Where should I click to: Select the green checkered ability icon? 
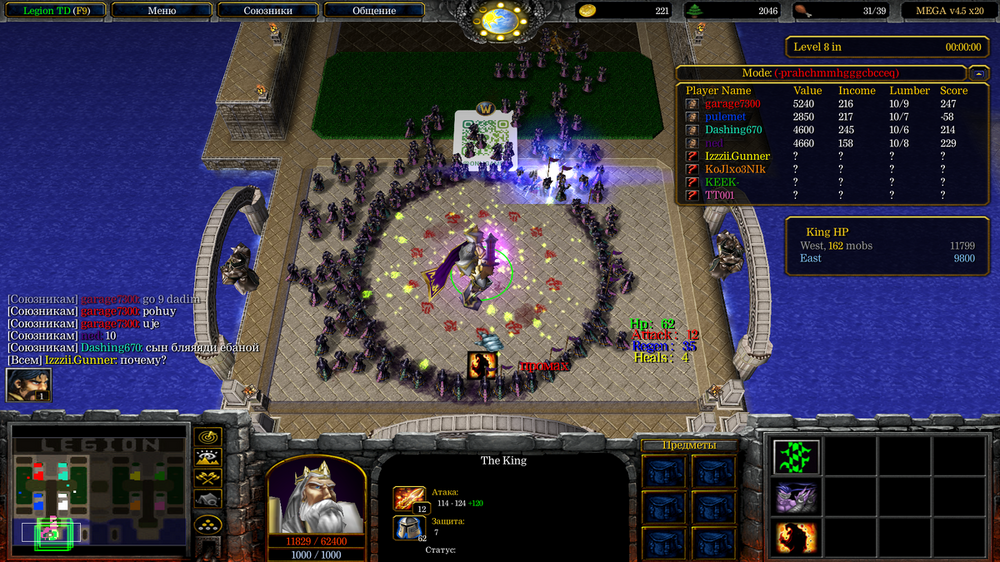point(797,456)
